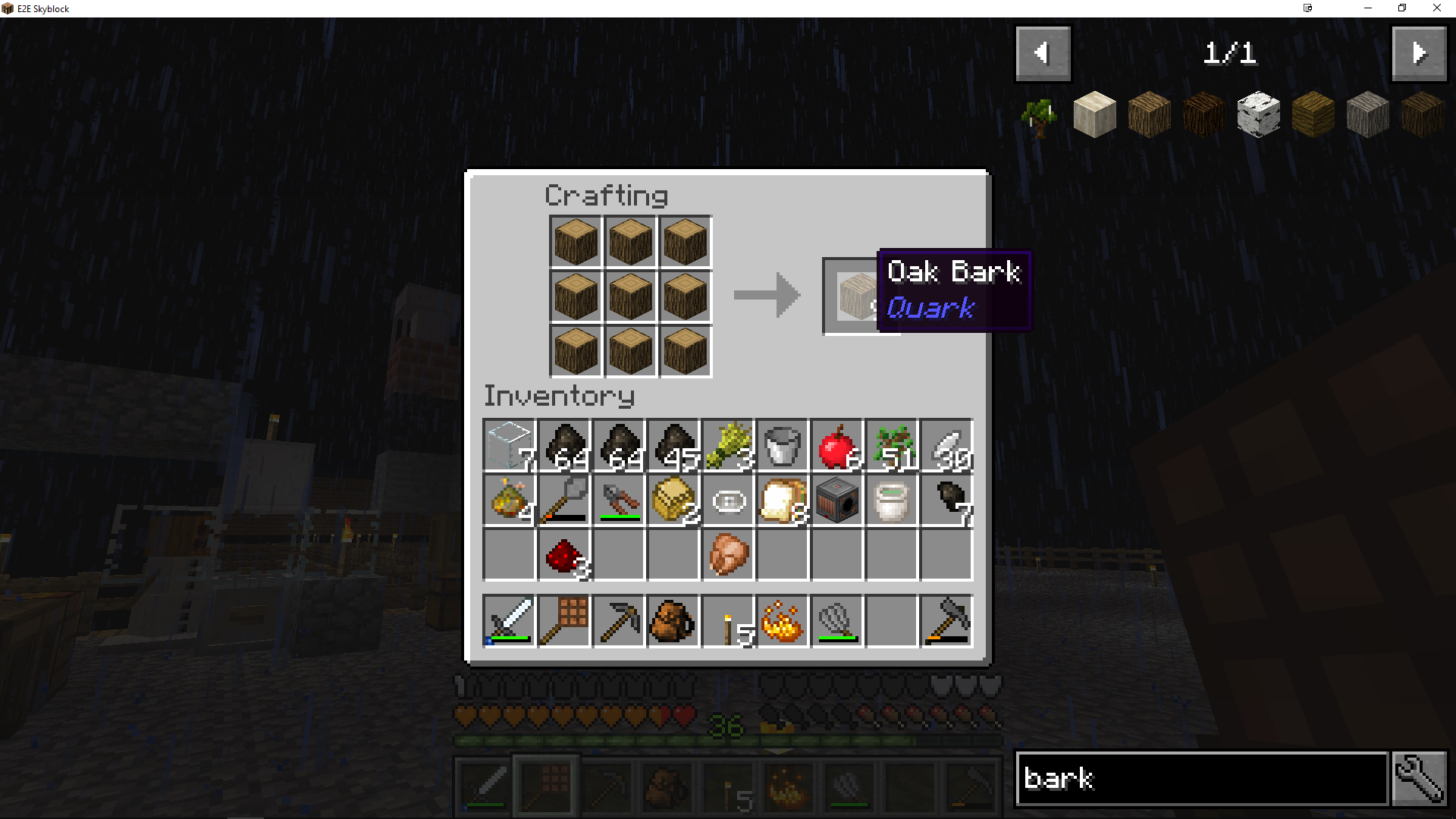Image resolution: width=1456 pixels, height=819 pixels.
Task: Click the search field containing bark
Action: [1200, 778]
